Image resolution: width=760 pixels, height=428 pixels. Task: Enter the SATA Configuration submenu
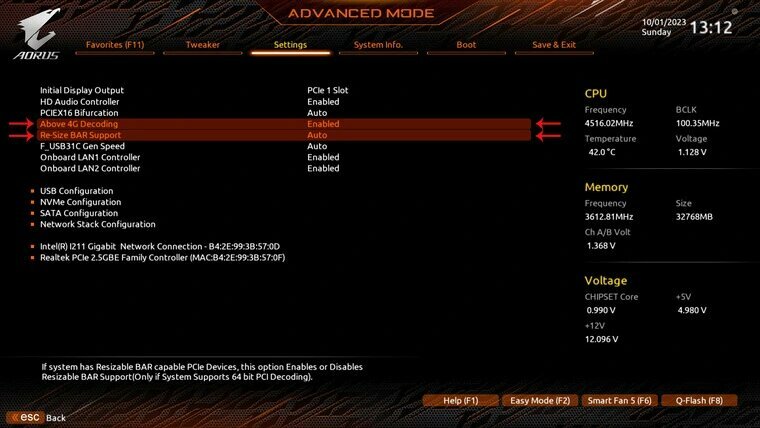(79, 213)
